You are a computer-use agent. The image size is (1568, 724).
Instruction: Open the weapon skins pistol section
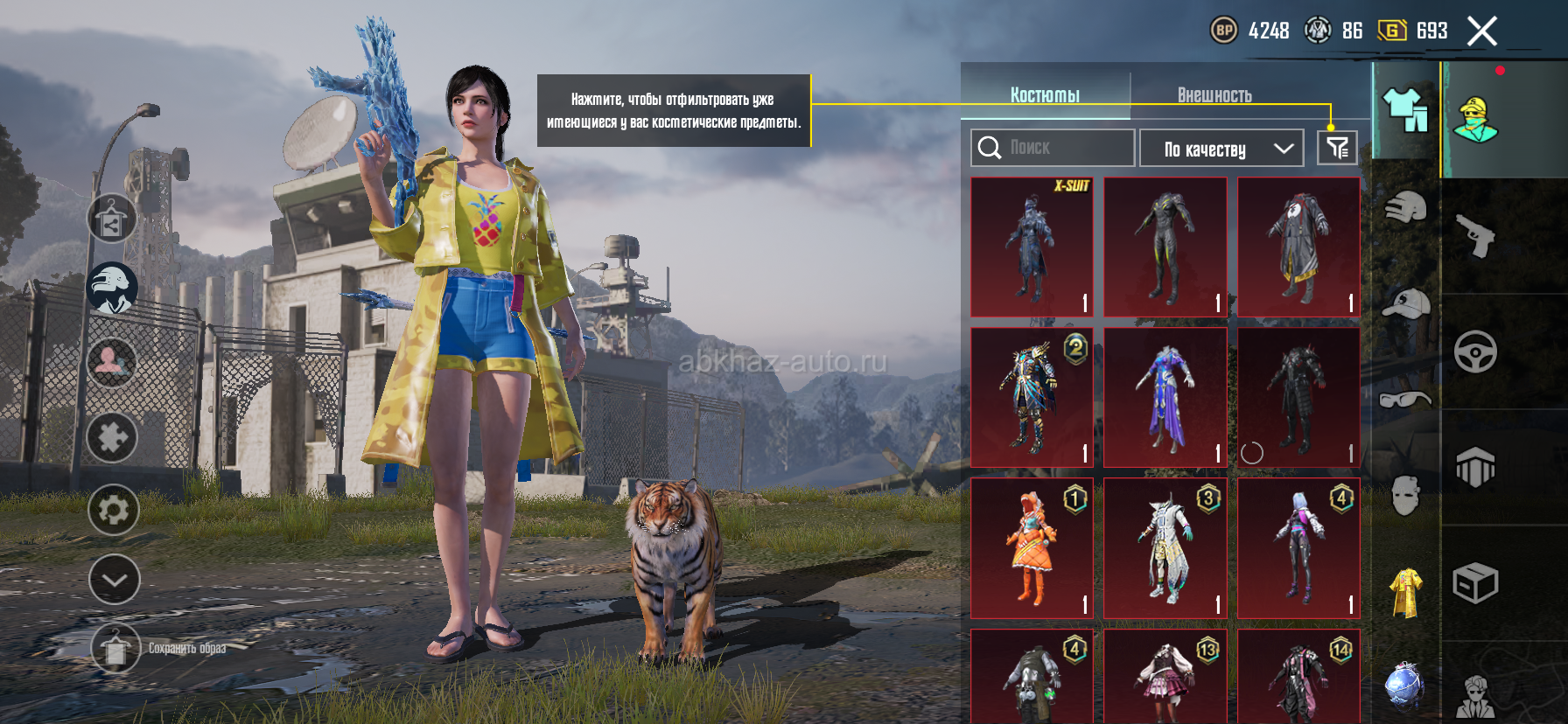point(1475,235)
